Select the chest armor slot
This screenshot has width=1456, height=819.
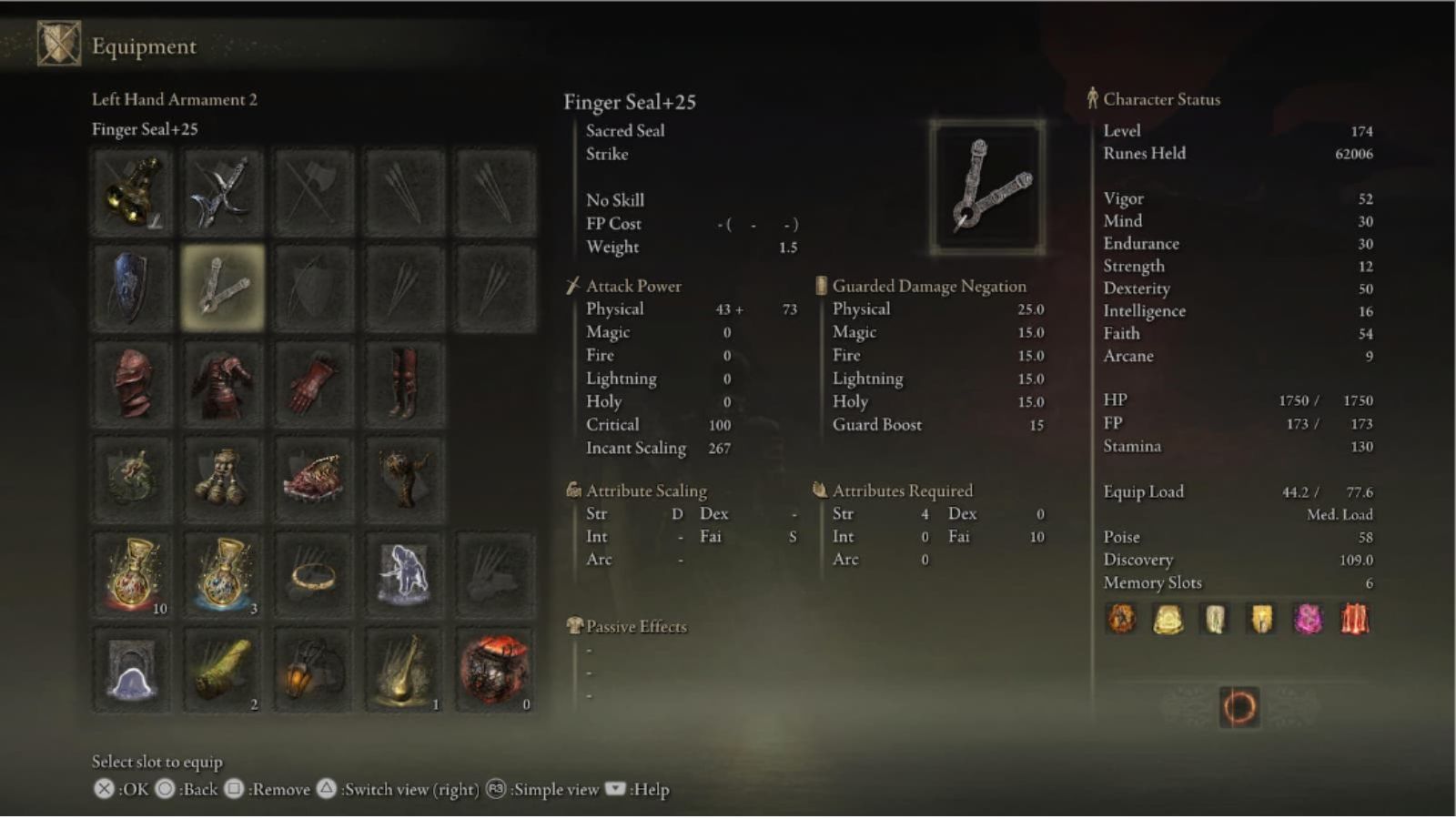(222, 384)
